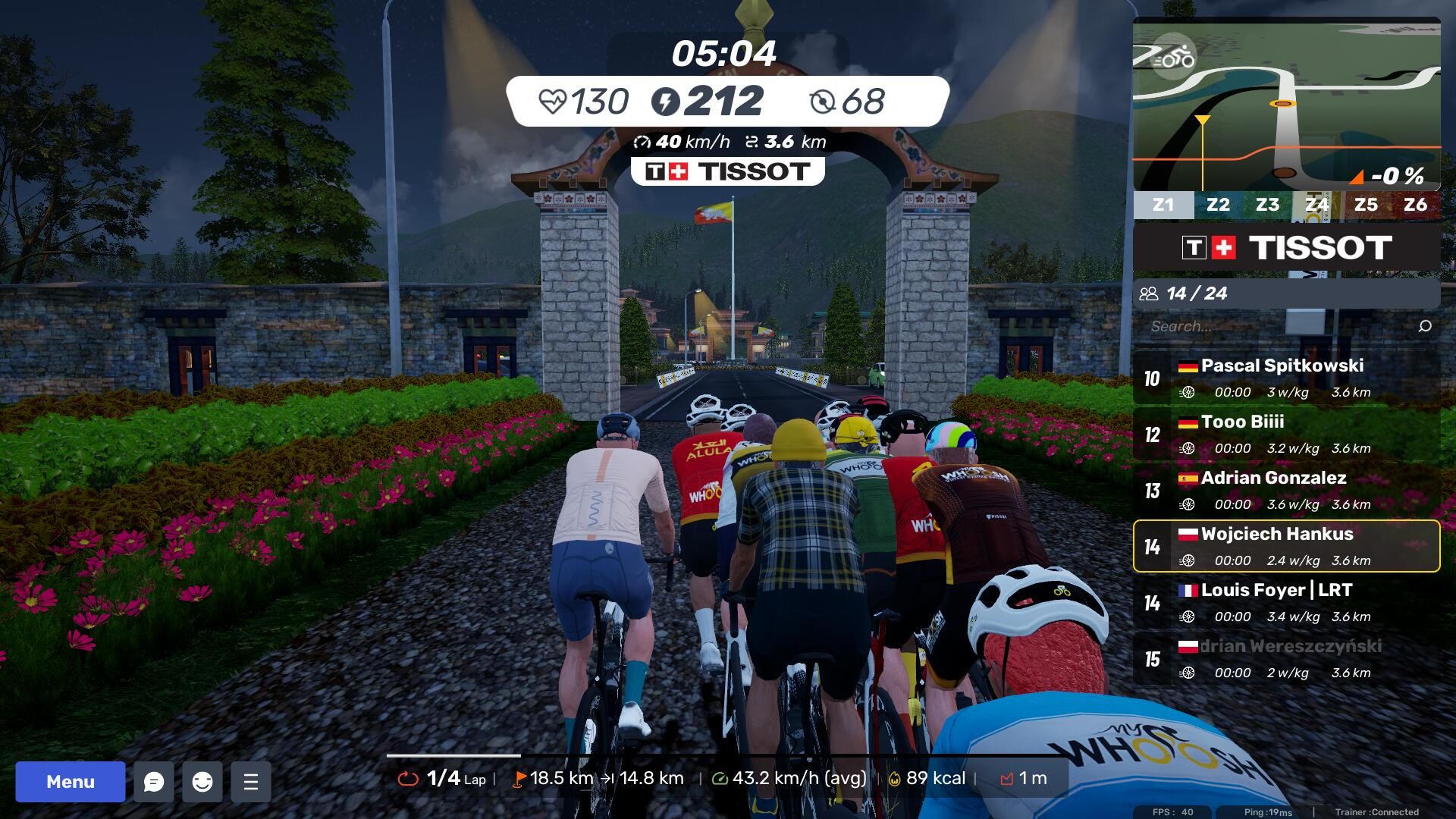Image resolution: width=1456 pixels, height=819 pixels.
Task: Choose Adrian Gonzalez from rider list
Action: [x=1286, y=490]
